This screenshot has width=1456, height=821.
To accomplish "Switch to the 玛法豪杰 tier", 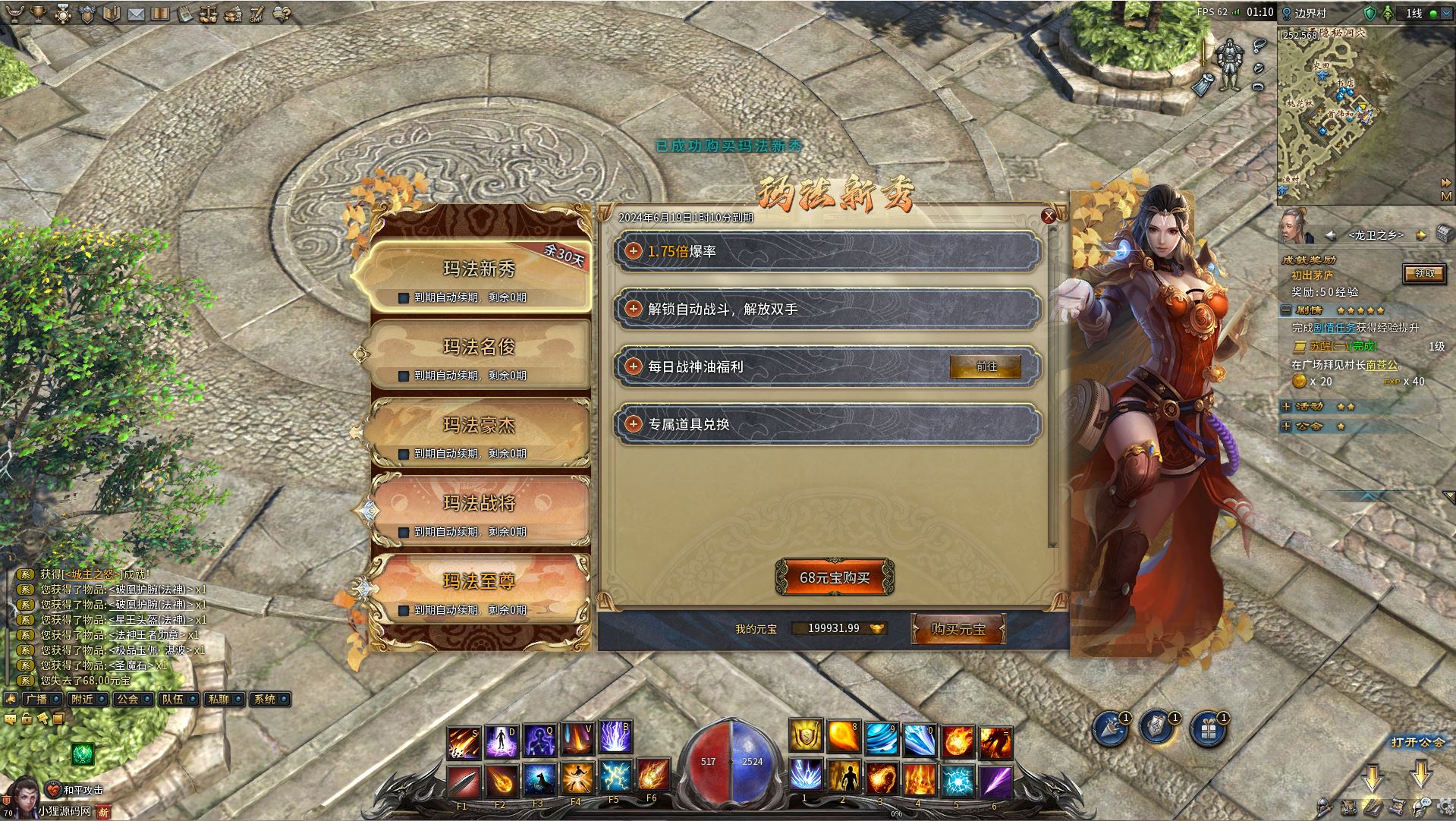I will pyautogui.click(x=479, y=426).
